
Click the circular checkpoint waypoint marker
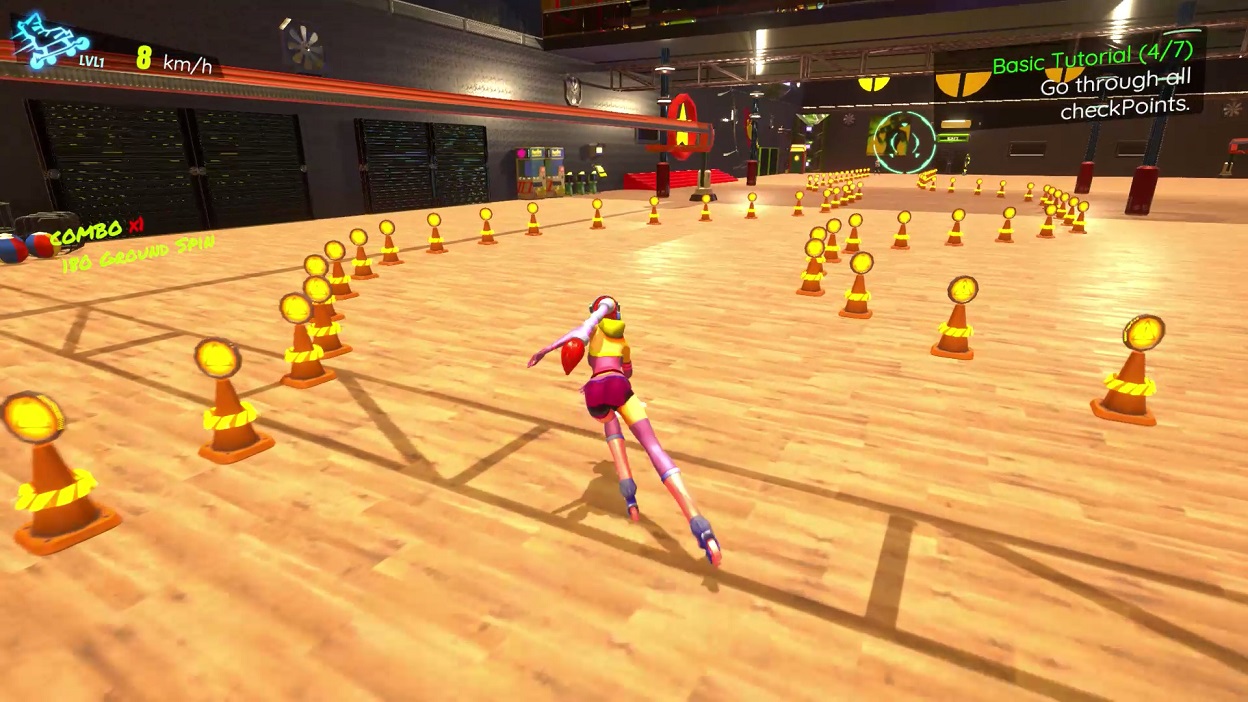903,142
